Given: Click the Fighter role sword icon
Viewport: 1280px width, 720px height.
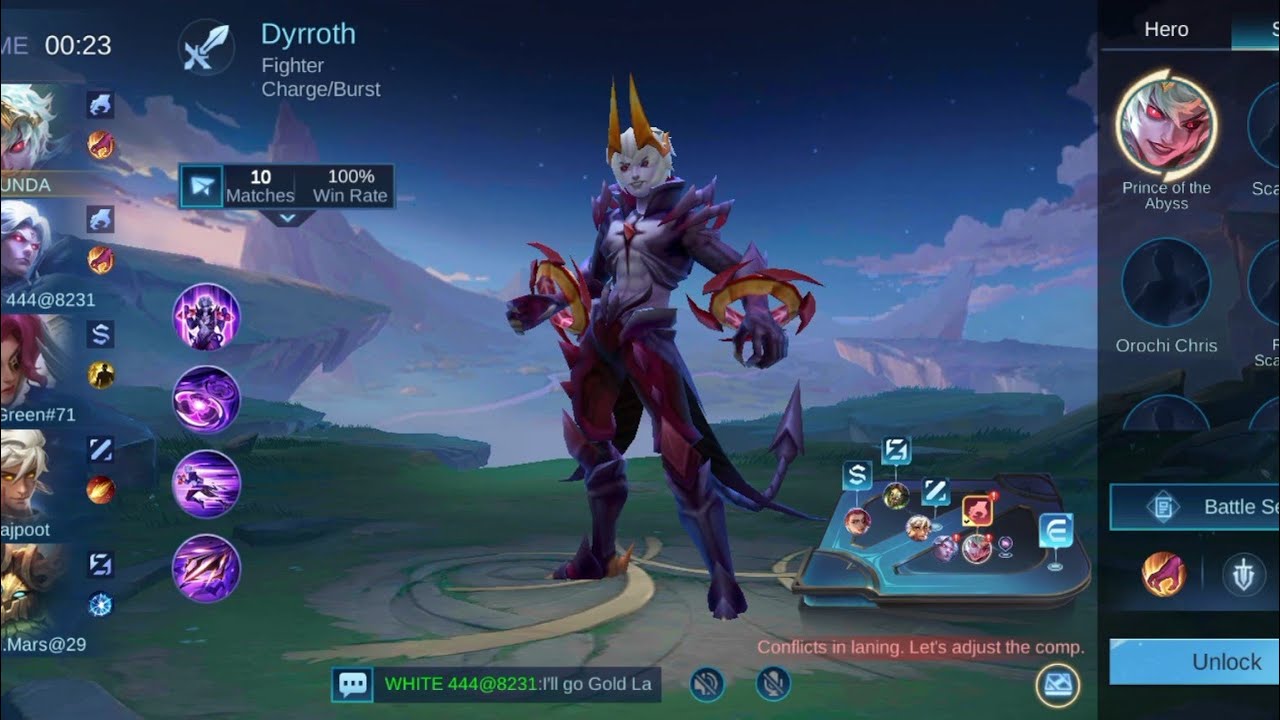Looking at the screenshot, I should (x=206, y=47).
